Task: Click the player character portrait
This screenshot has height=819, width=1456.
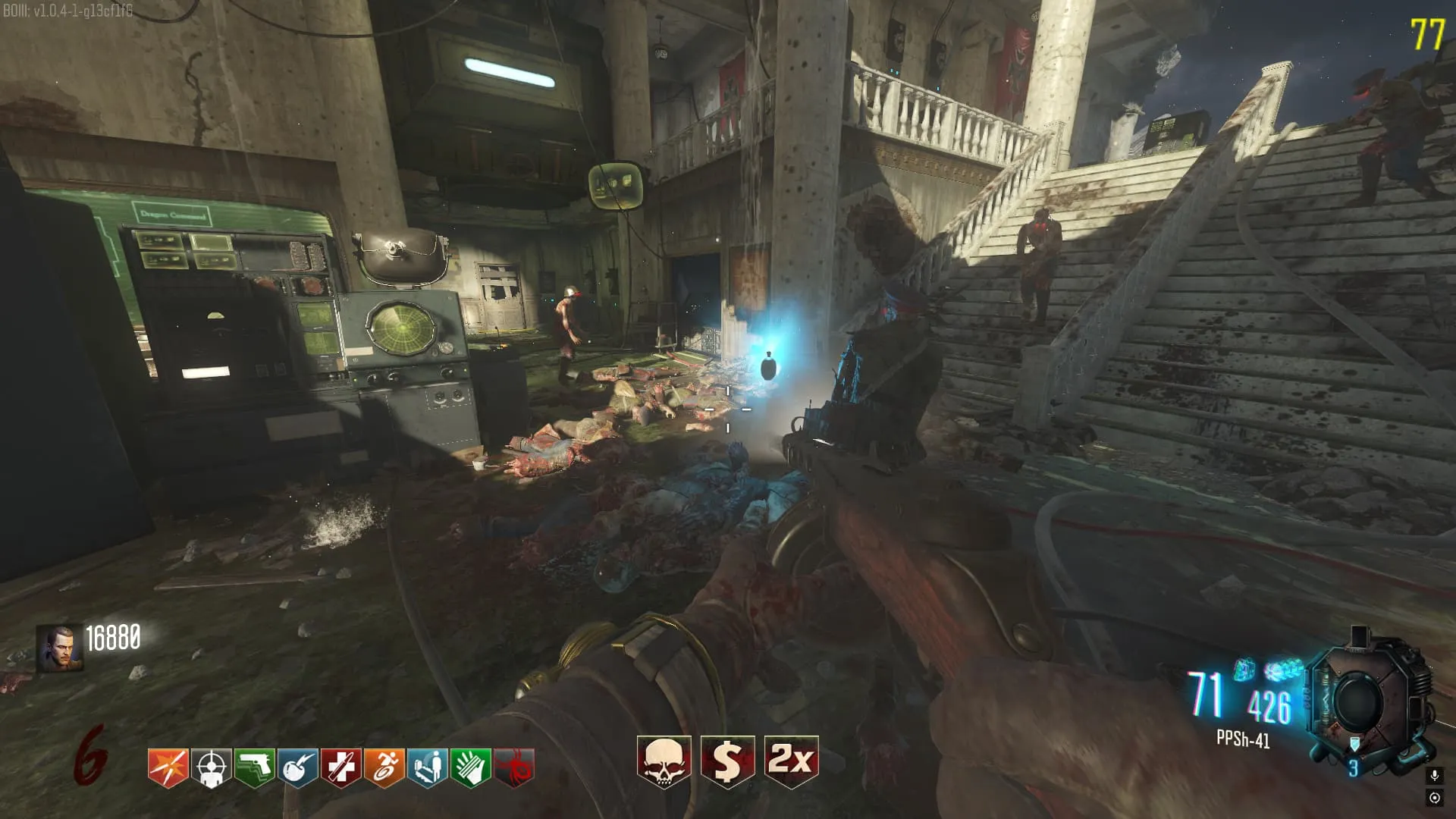Action: (x=59, y=648)
